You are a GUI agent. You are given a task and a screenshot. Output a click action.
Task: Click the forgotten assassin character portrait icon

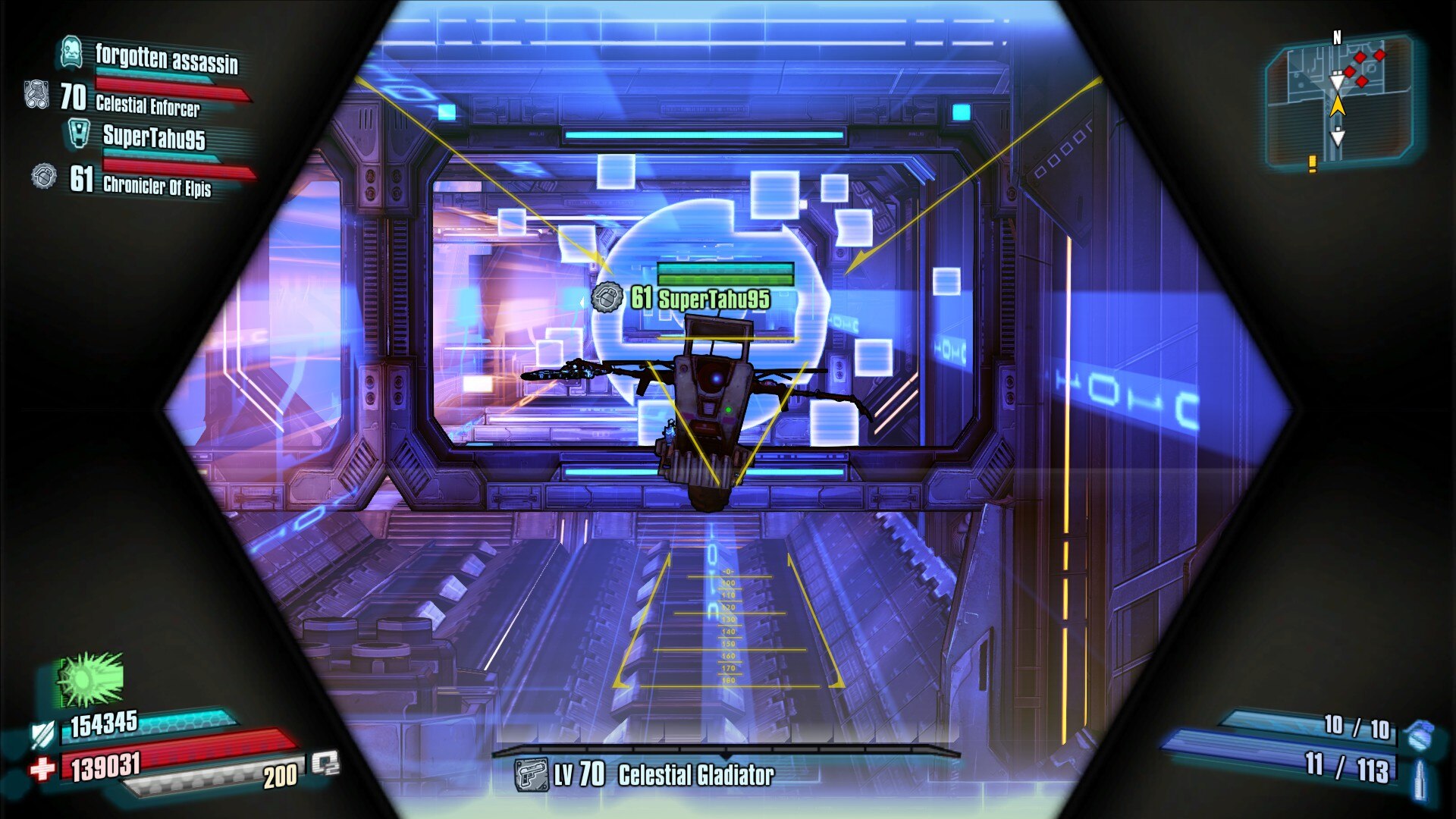coord(71,52)
